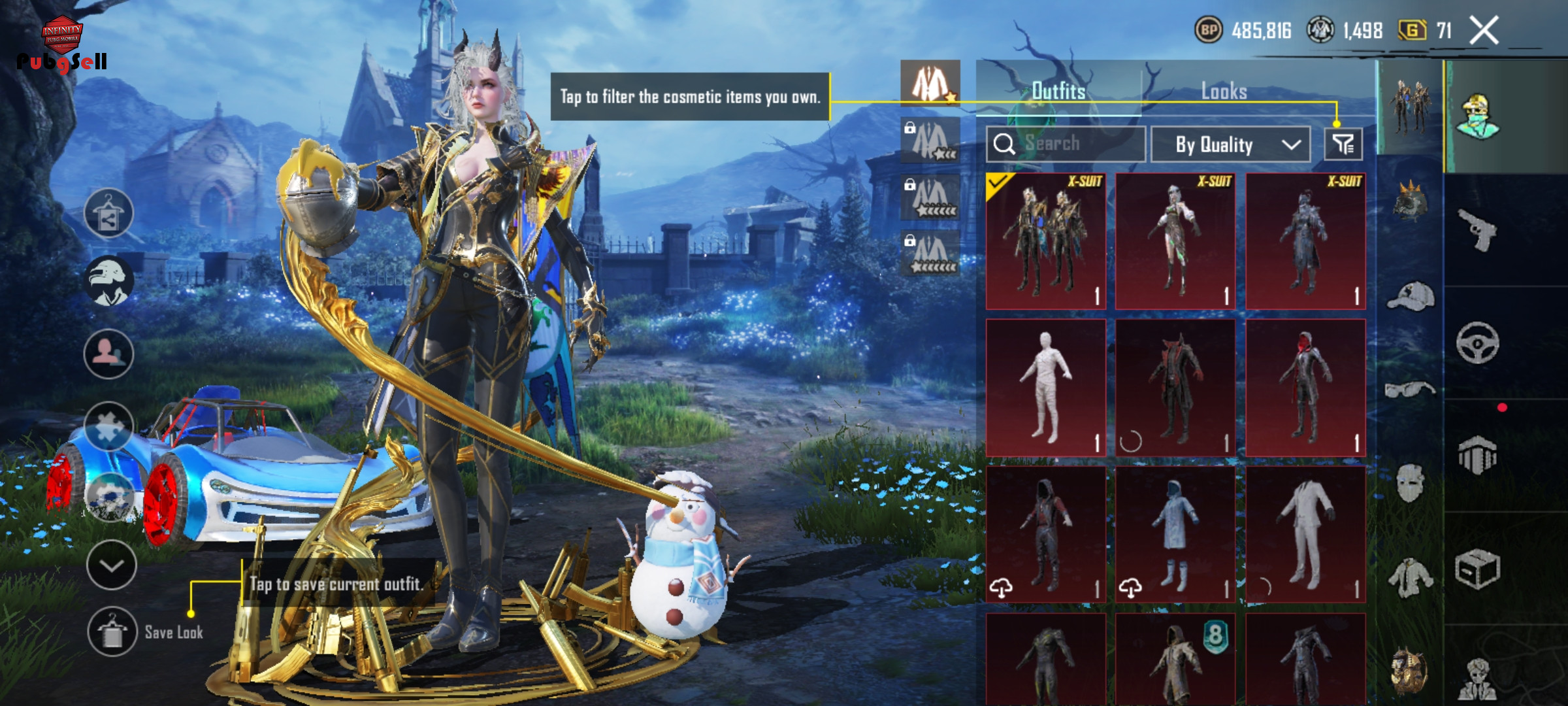The width and height of the screenshot is (1568, 706).
Task: Switch to the Looks tab
Action: click(x=1224, y=91)
